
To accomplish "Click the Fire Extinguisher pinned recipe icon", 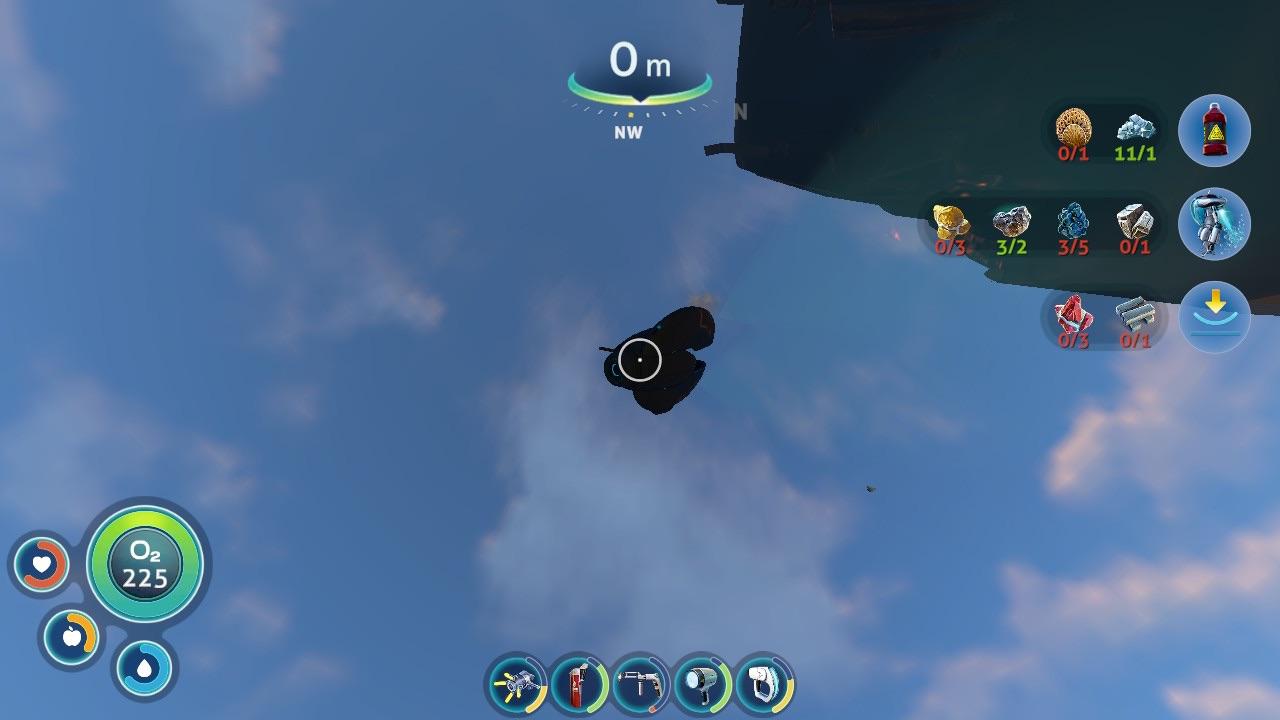I will coord(1214,128).
